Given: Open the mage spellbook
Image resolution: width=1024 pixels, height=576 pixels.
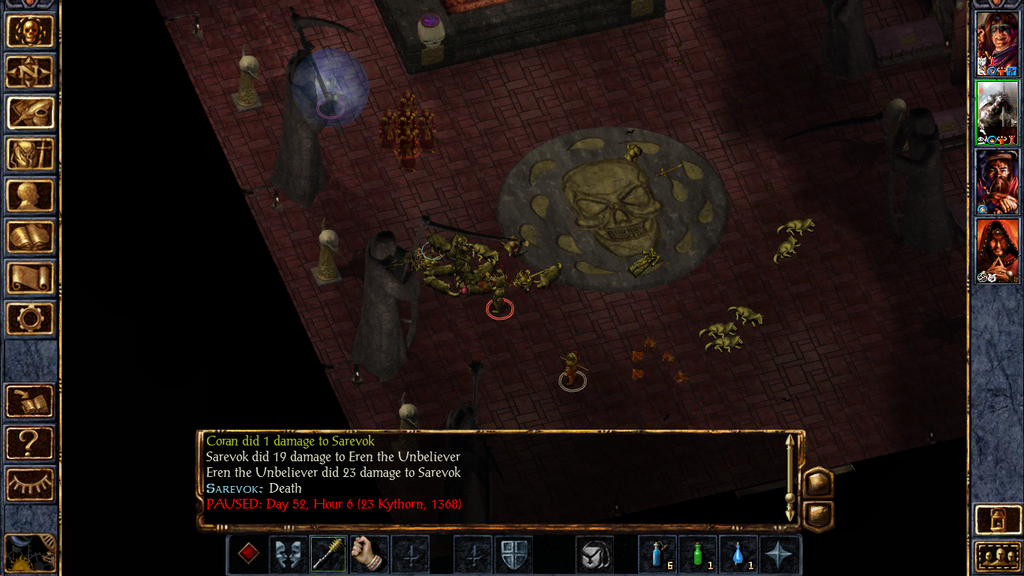Looking at the screenshot, I should tap(30, 237).
